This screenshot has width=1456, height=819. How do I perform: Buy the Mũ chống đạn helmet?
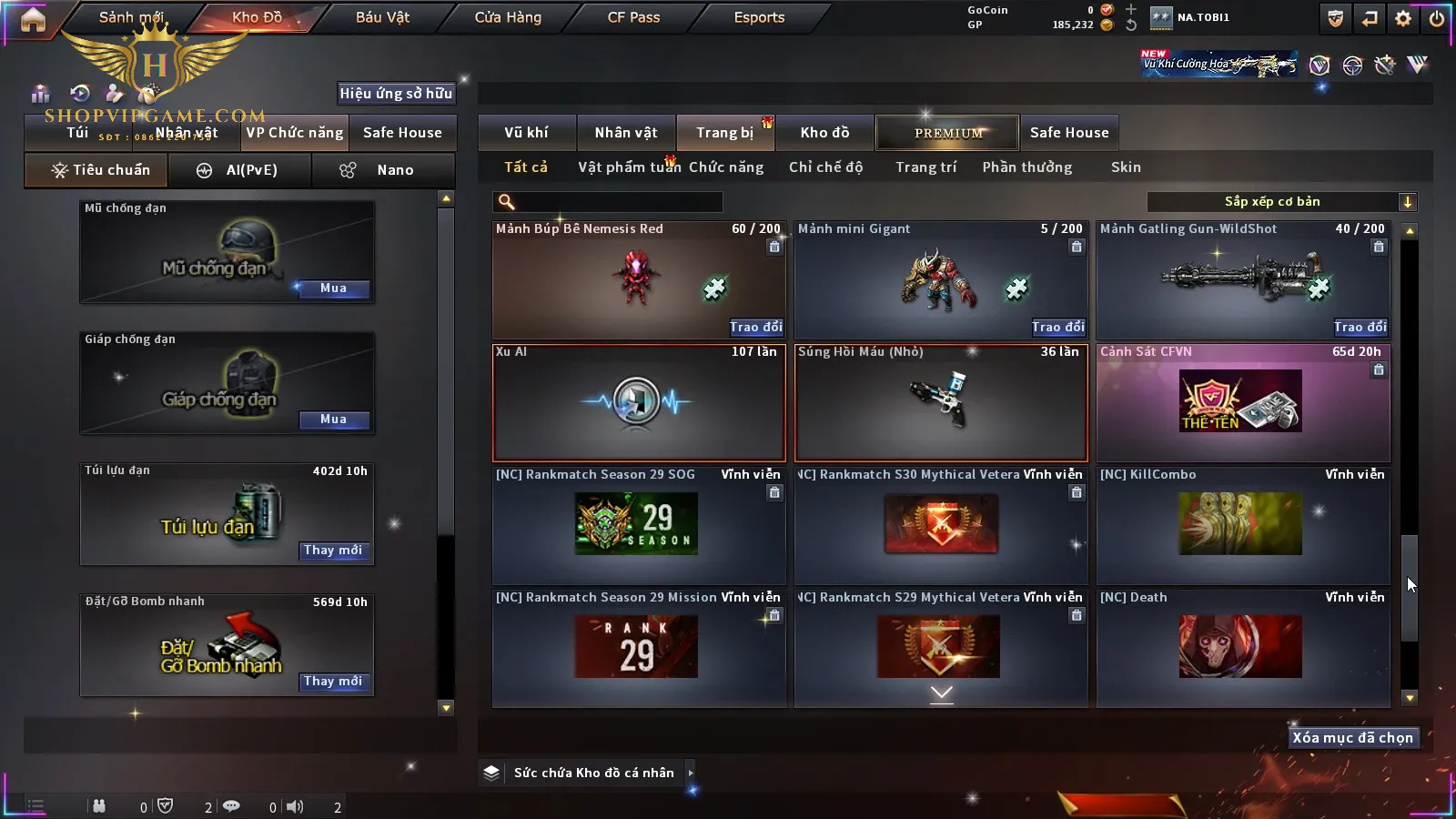[333, 288]
